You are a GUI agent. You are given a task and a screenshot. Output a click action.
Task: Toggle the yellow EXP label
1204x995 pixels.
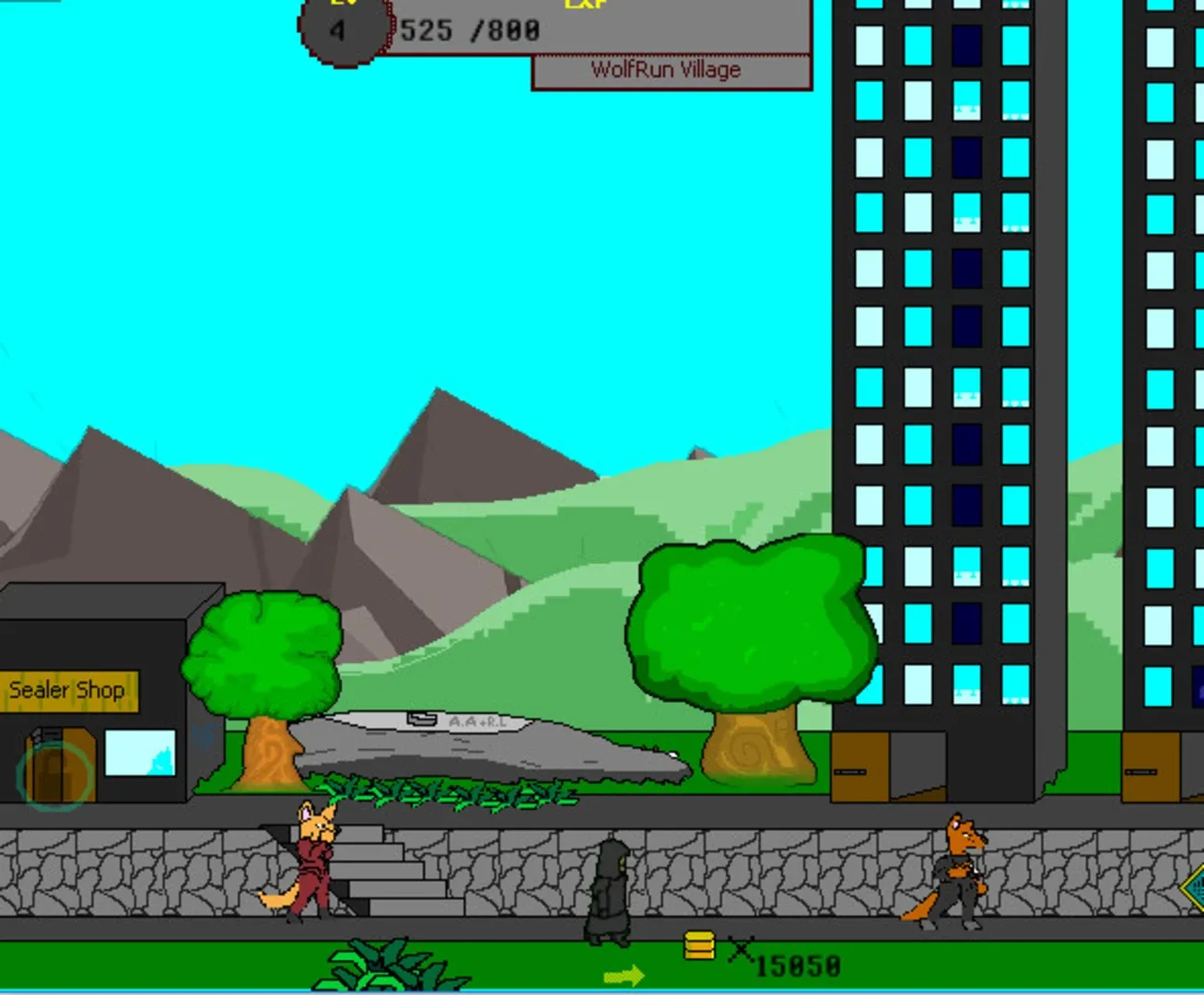coord(587,5)
